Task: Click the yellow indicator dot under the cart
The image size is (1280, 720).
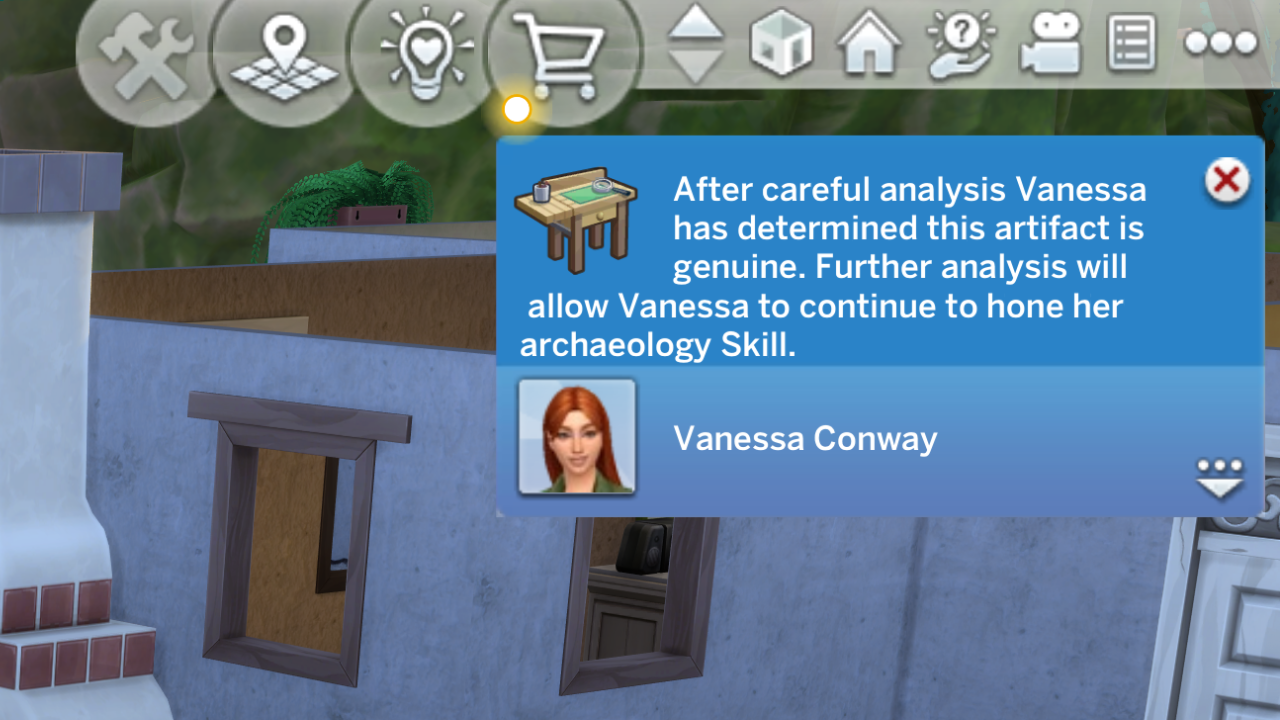Action: 516,109
